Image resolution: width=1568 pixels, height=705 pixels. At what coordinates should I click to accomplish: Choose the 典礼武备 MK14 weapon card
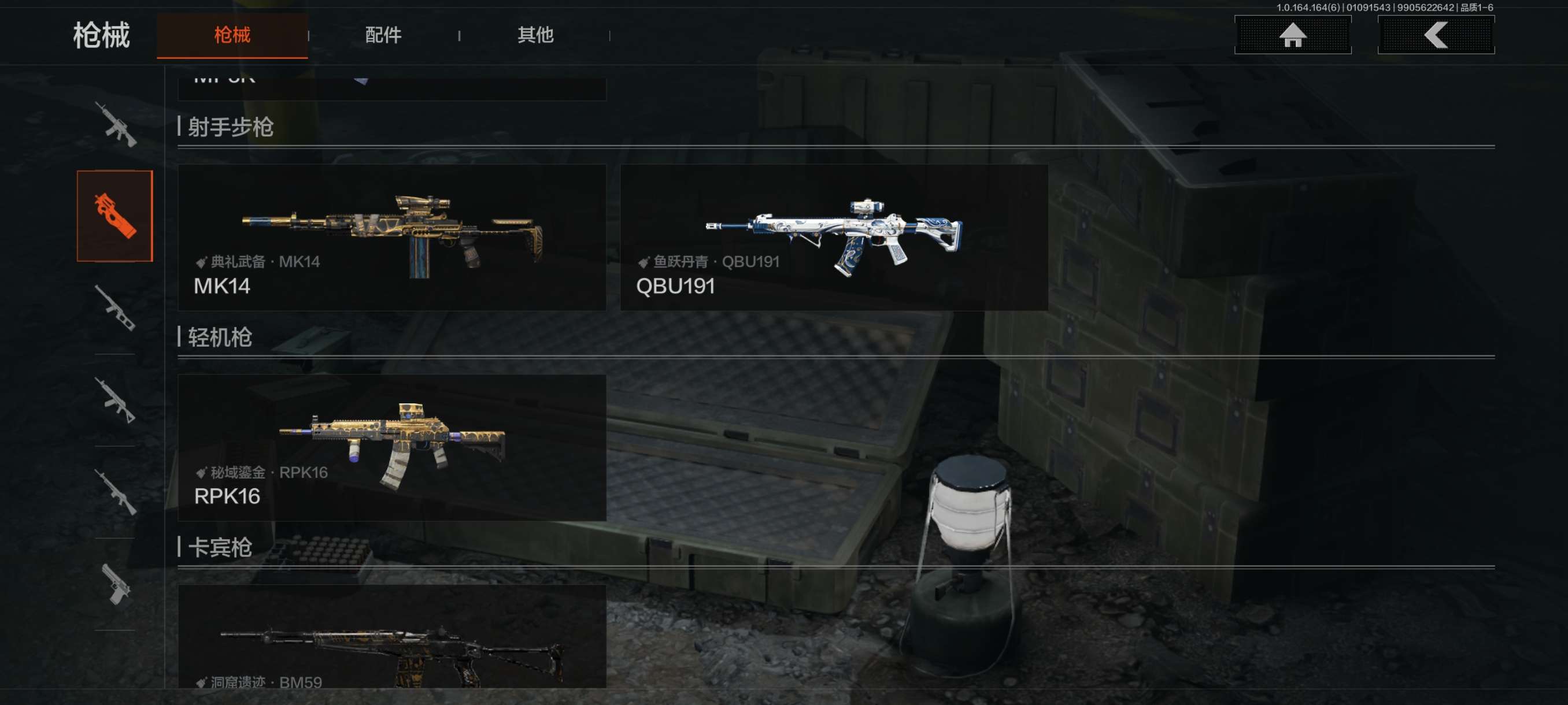tap(391, 238)
